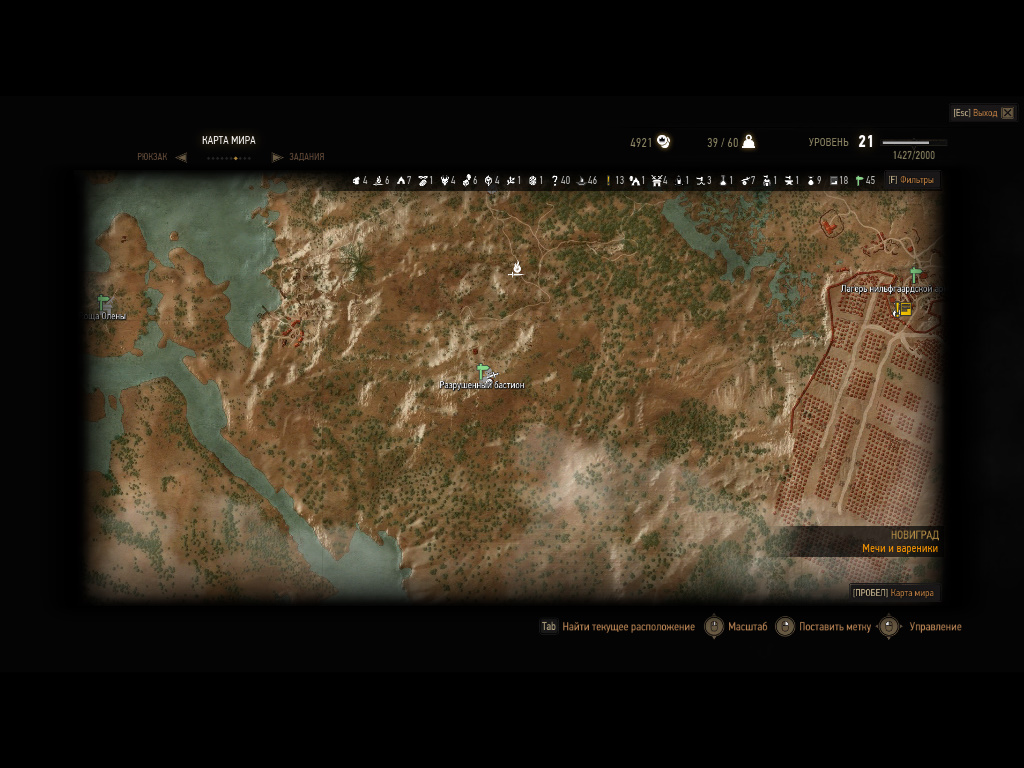The width and height of the screenshot is (1024, 768).
Task: Toggle the green signpost filter showing 45
Action: click(x=865, y=181)
